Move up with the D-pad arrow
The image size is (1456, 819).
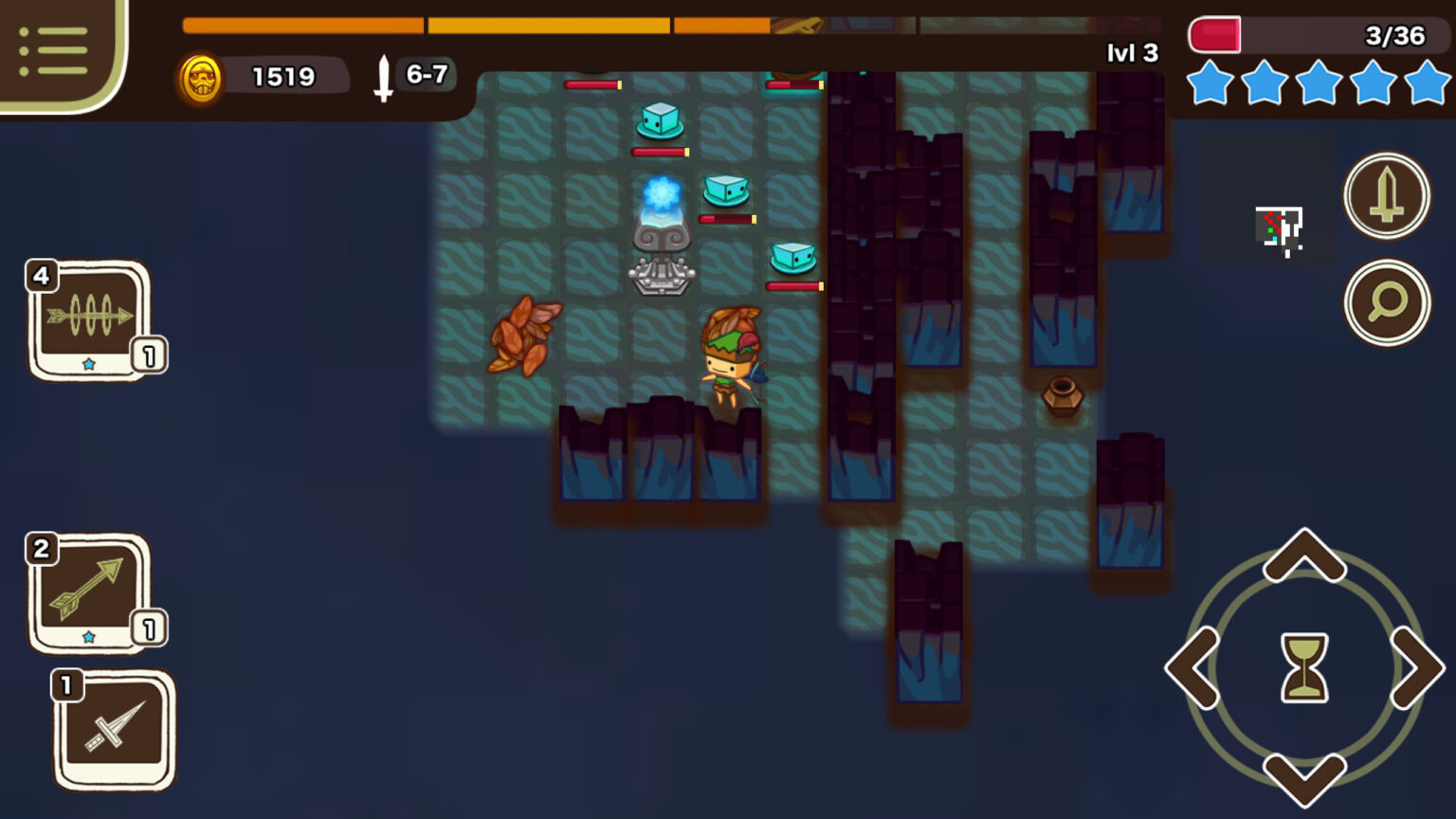(1304, 557)
